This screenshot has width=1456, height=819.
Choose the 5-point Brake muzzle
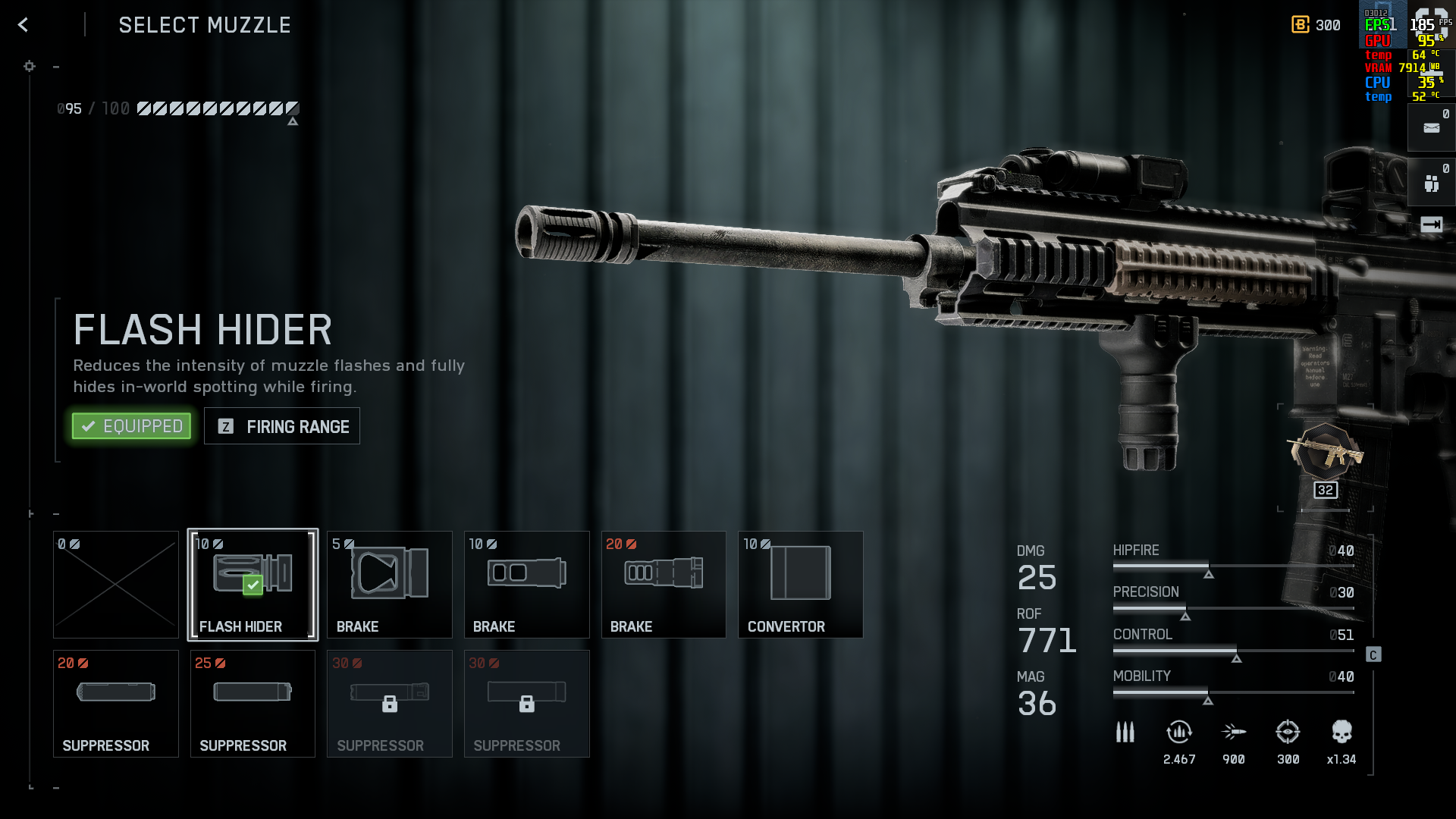click(390, 585)
